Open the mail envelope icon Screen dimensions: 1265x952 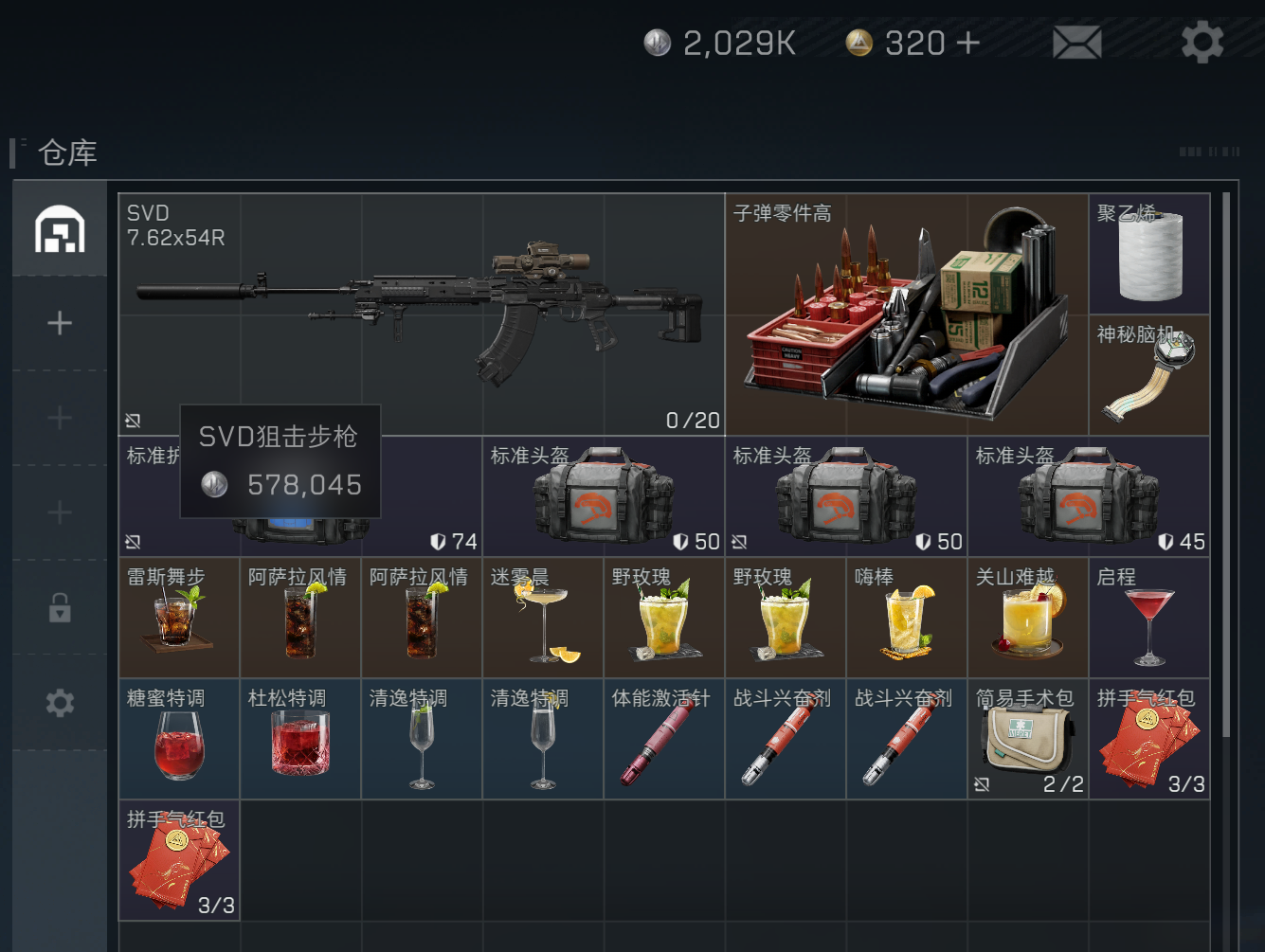(x=1077, y=43)
